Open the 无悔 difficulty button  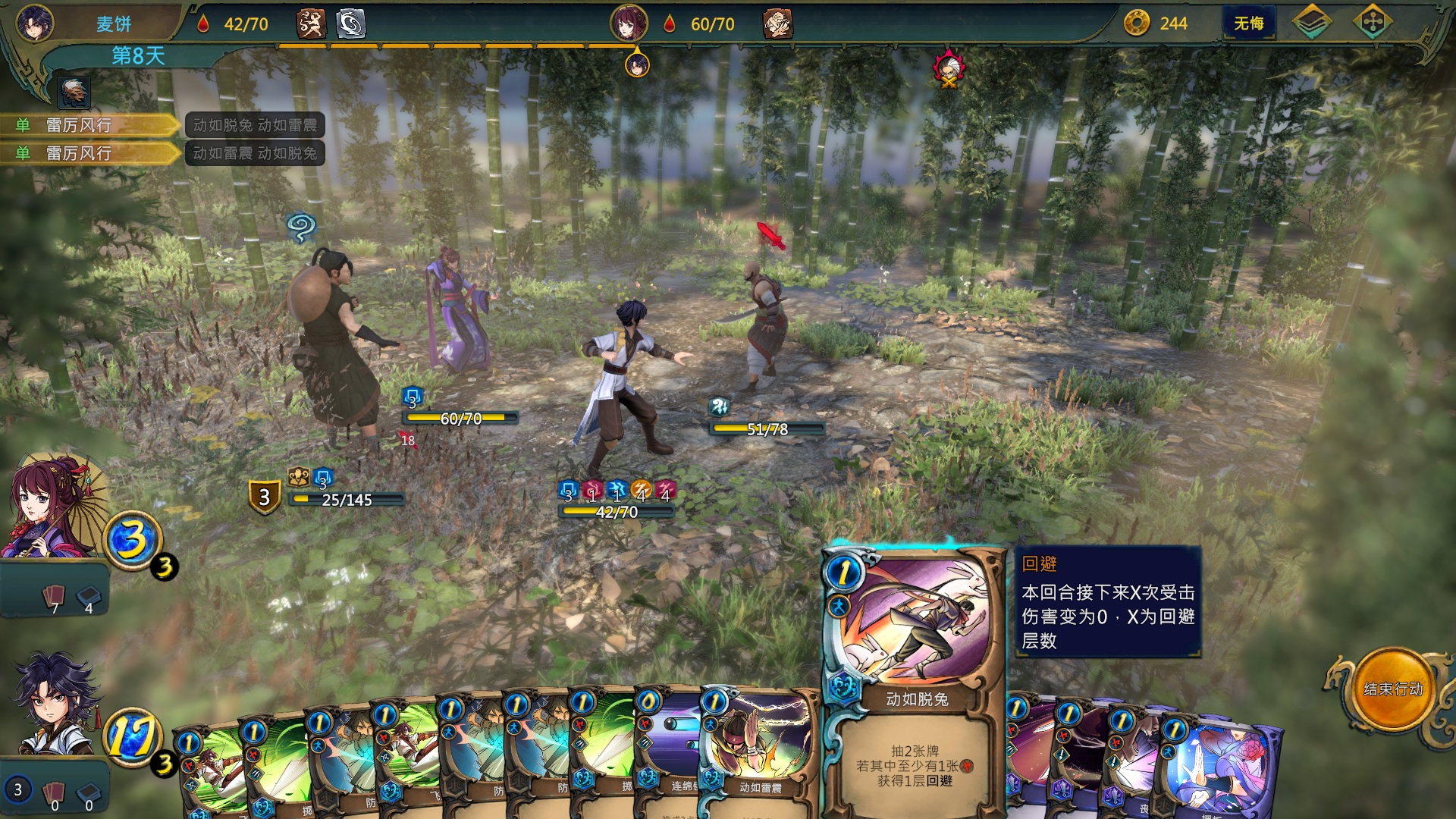pyautogui.click(x=1248, y=24)
